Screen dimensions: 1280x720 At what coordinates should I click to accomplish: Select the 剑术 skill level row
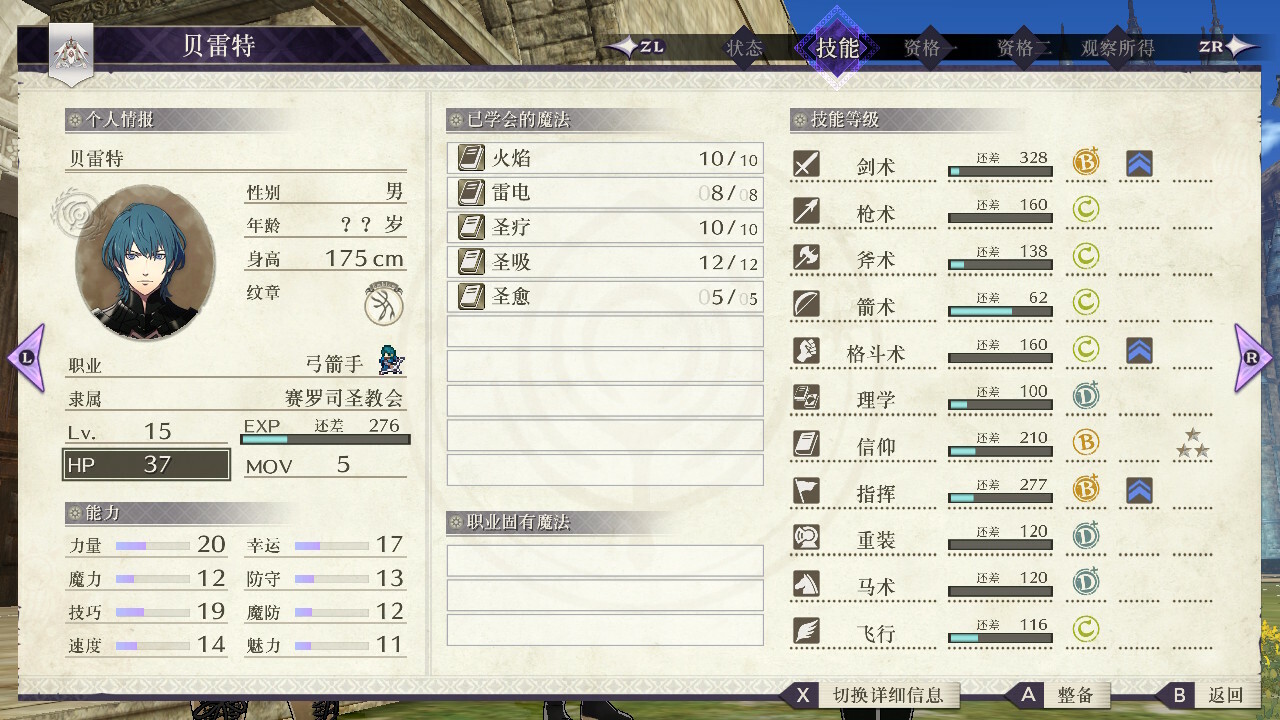(1000, 165)
